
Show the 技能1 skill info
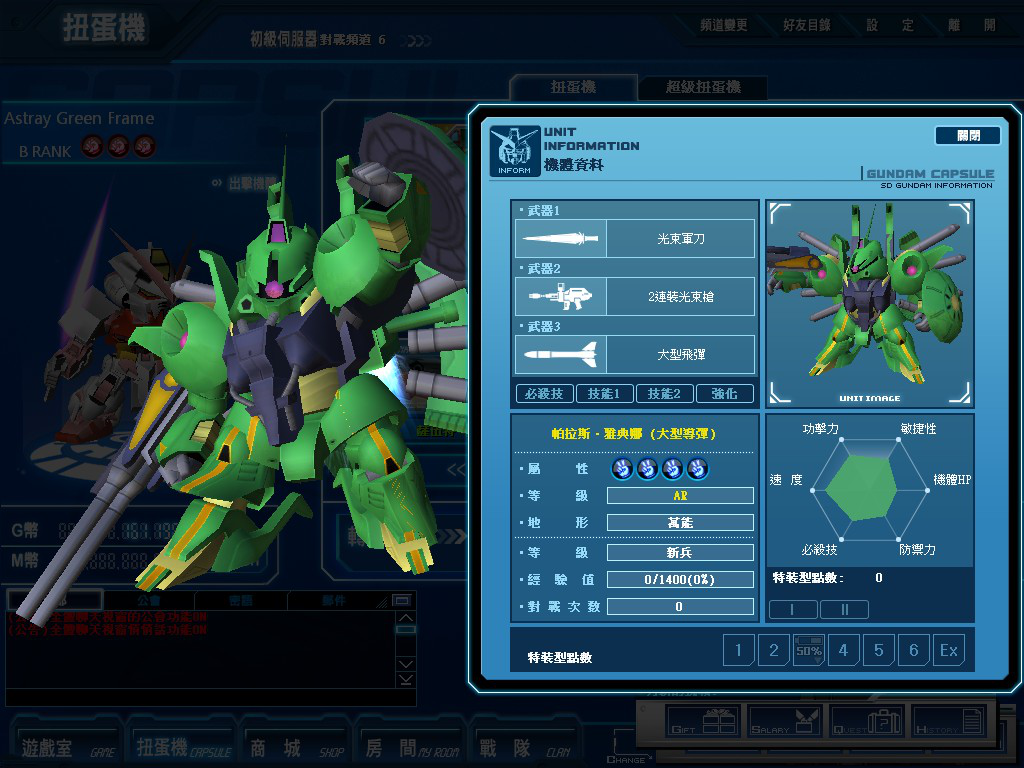coord(604,394)
